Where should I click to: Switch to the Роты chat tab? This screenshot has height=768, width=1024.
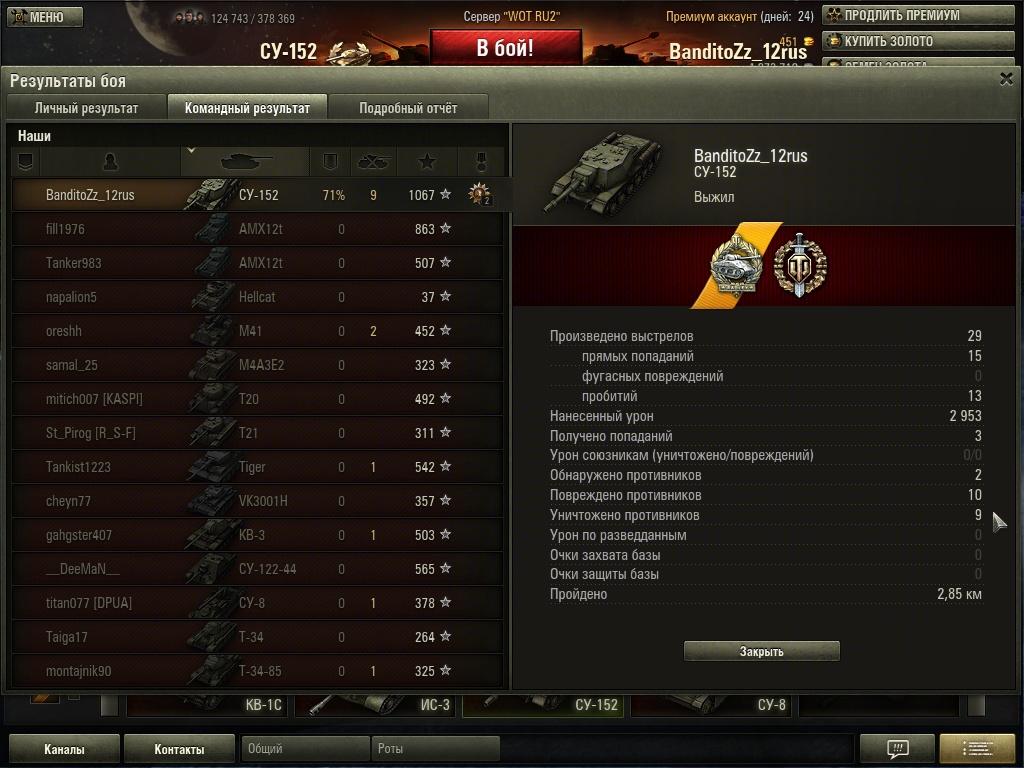click(x=435, y=748)
